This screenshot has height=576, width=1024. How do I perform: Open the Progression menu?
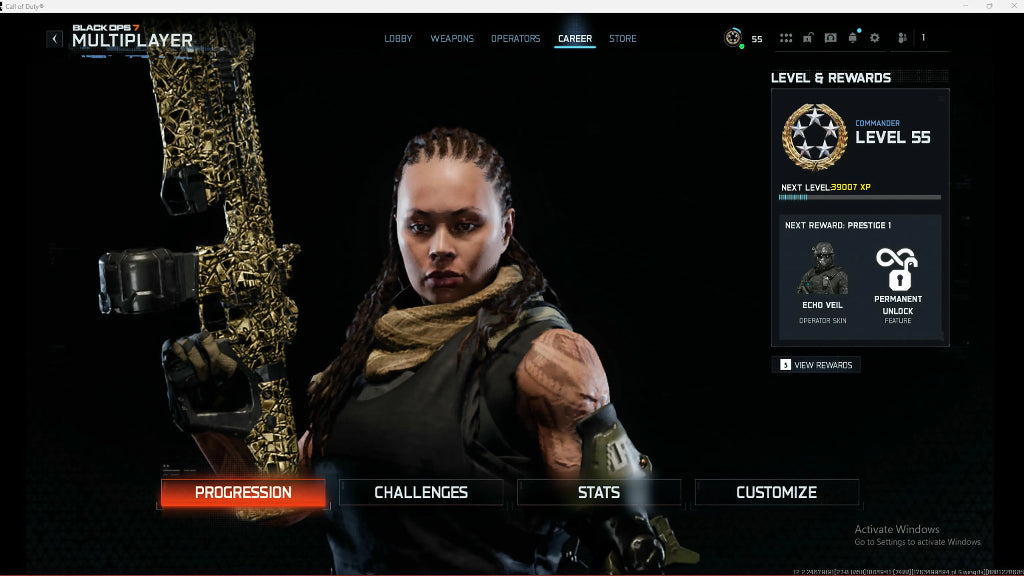(243, 492)
